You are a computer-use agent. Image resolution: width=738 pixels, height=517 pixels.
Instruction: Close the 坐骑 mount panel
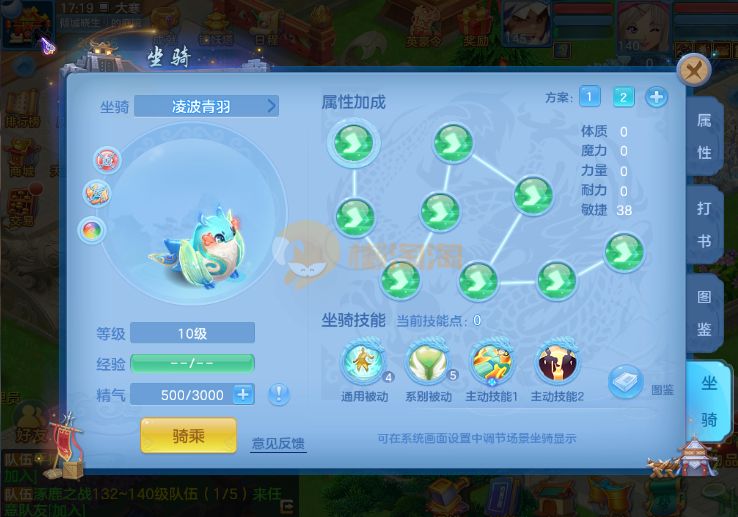(x=694, y=70)
